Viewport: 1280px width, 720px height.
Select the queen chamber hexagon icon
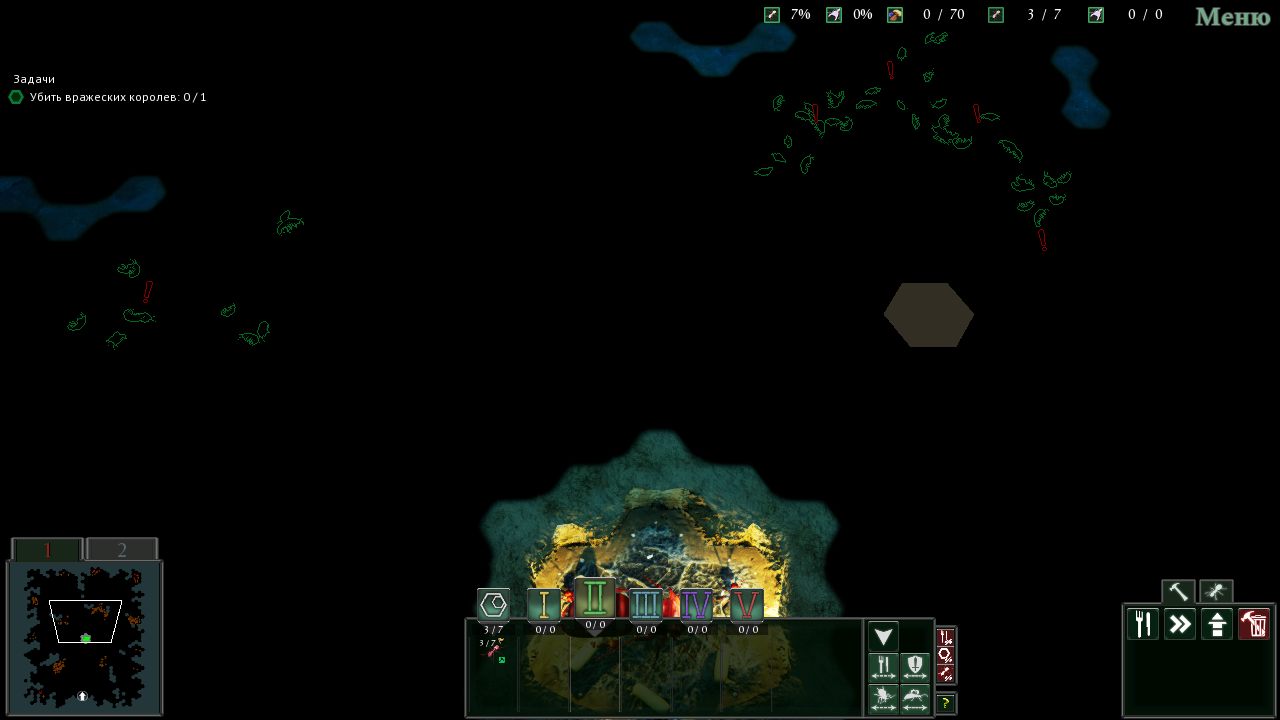(x=493, y=605)
